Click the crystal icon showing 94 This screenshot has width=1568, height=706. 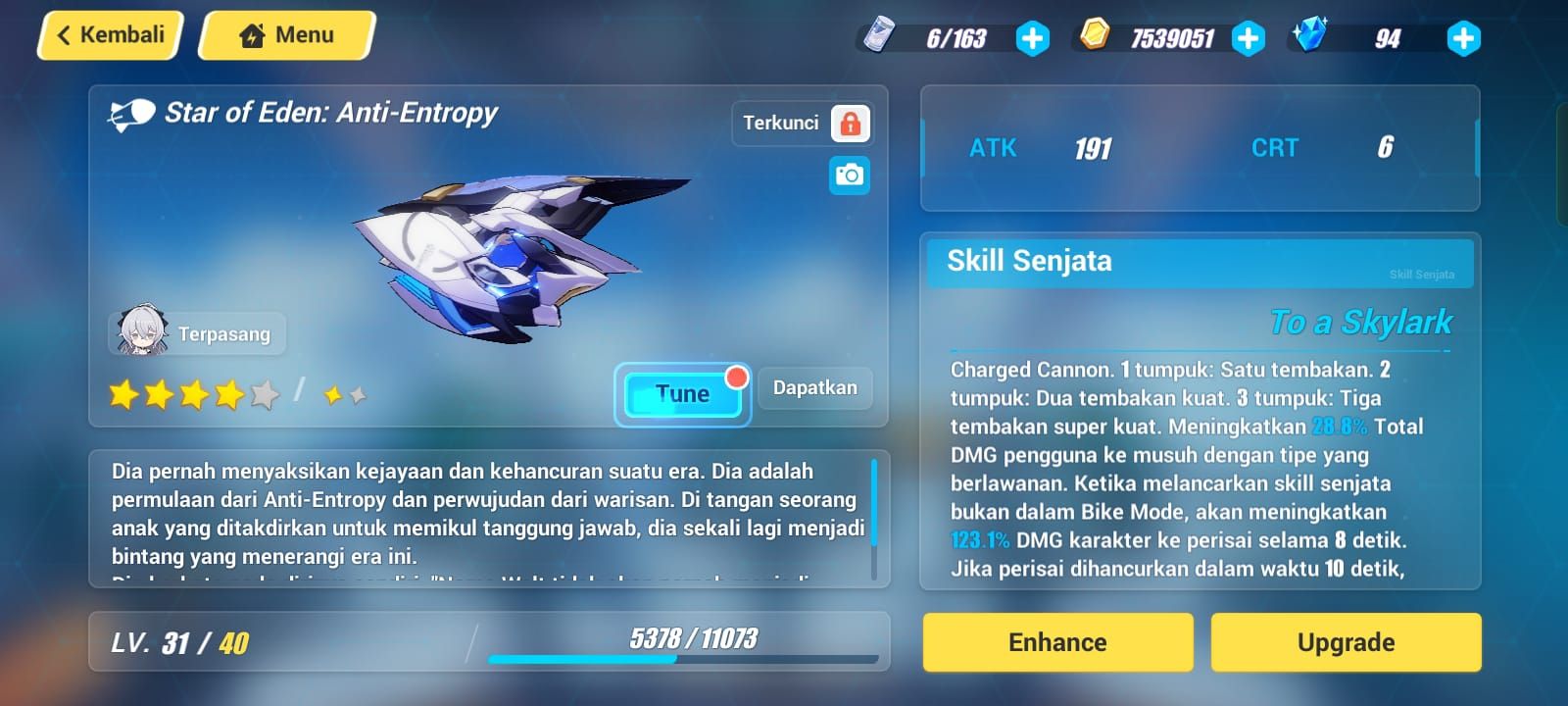1310,37
